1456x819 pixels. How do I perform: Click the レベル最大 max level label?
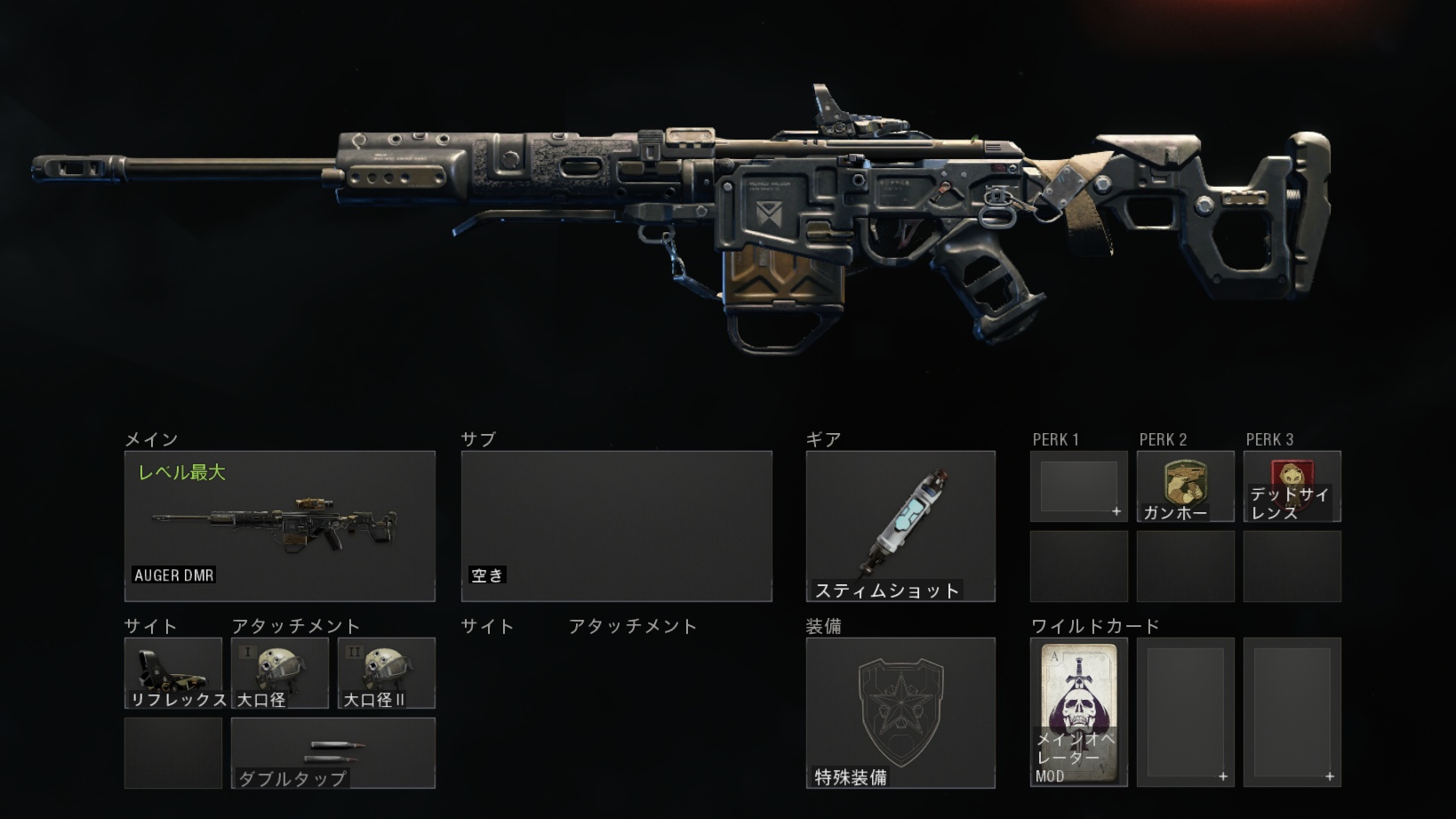coord(183,472)
